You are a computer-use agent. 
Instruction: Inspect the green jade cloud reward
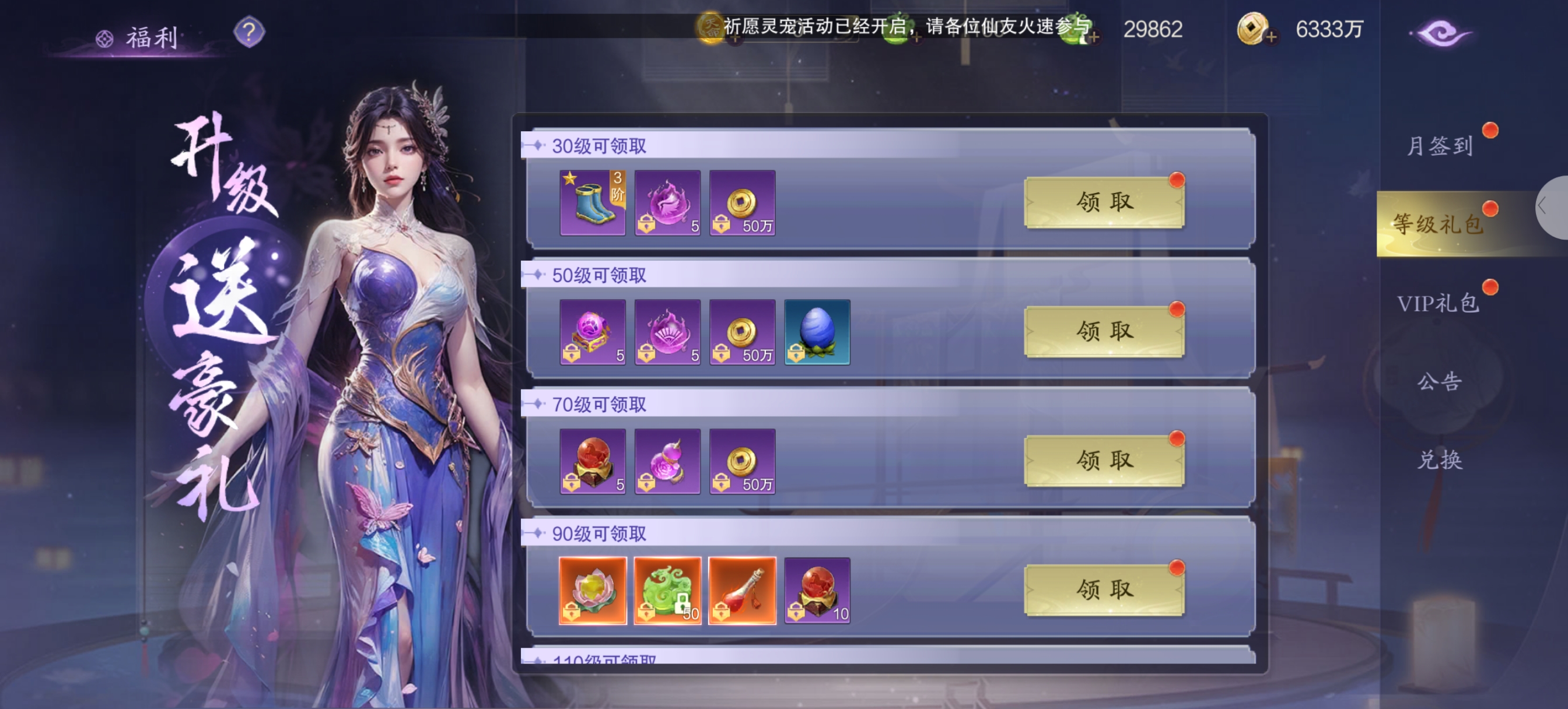point(667,590)
